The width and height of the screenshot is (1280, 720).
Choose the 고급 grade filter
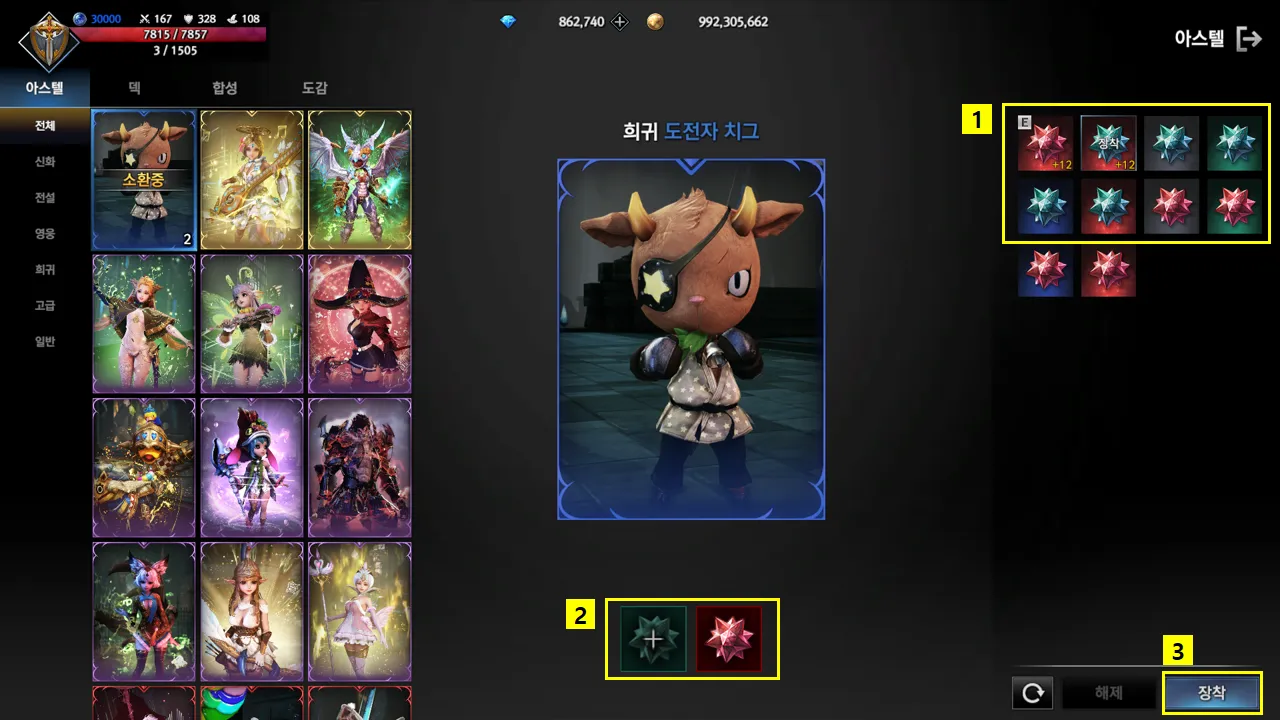tap(45, 306)
